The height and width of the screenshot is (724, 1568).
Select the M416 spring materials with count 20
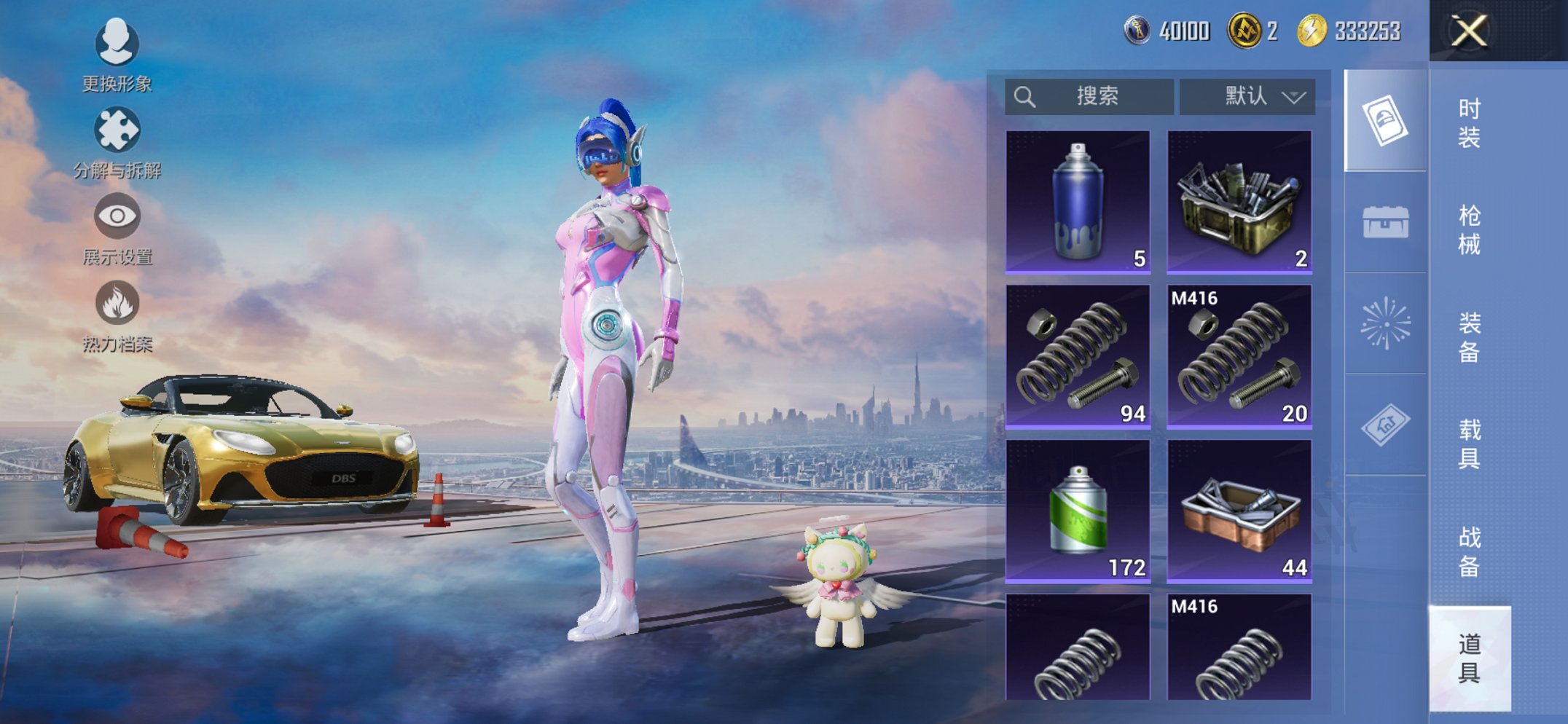click(x=1239, y=356)
